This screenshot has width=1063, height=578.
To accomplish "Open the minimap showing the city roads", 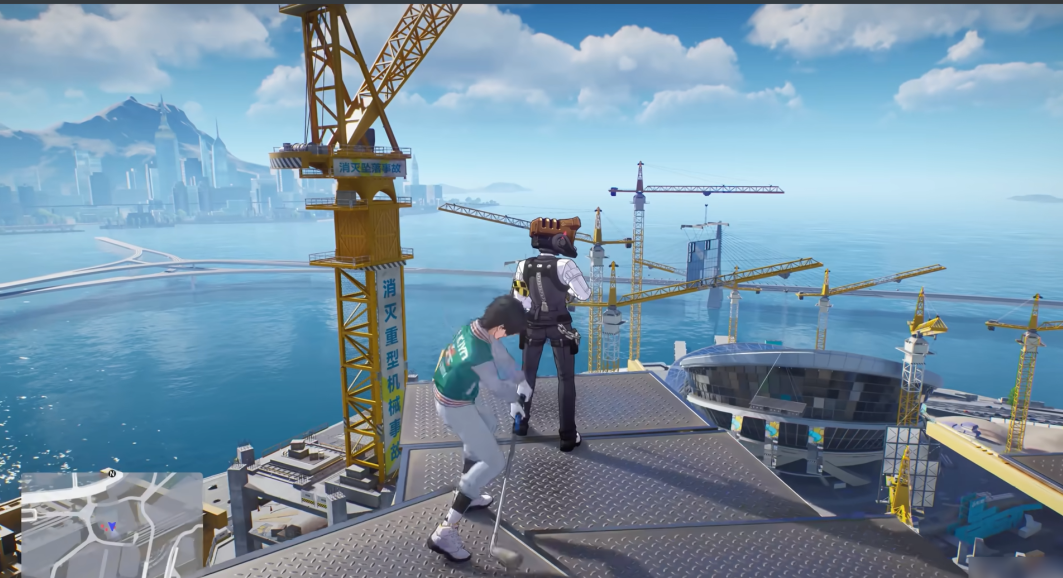I will (111, 524).
